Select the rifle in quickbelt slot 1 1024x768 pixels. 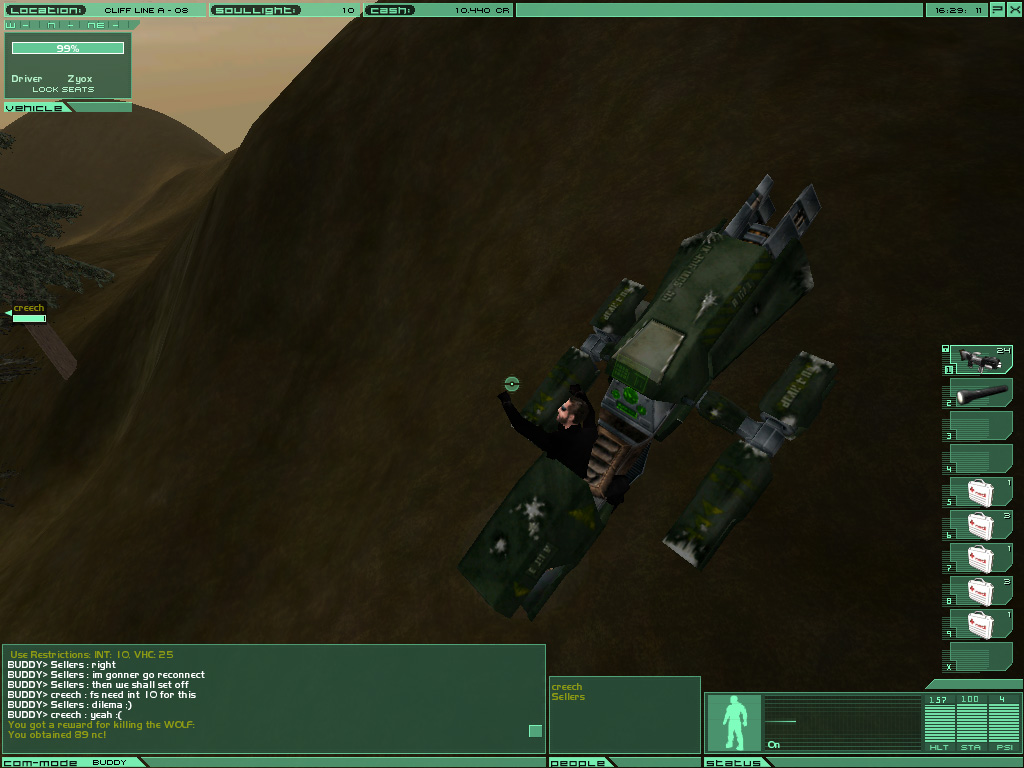click(978, 359)
